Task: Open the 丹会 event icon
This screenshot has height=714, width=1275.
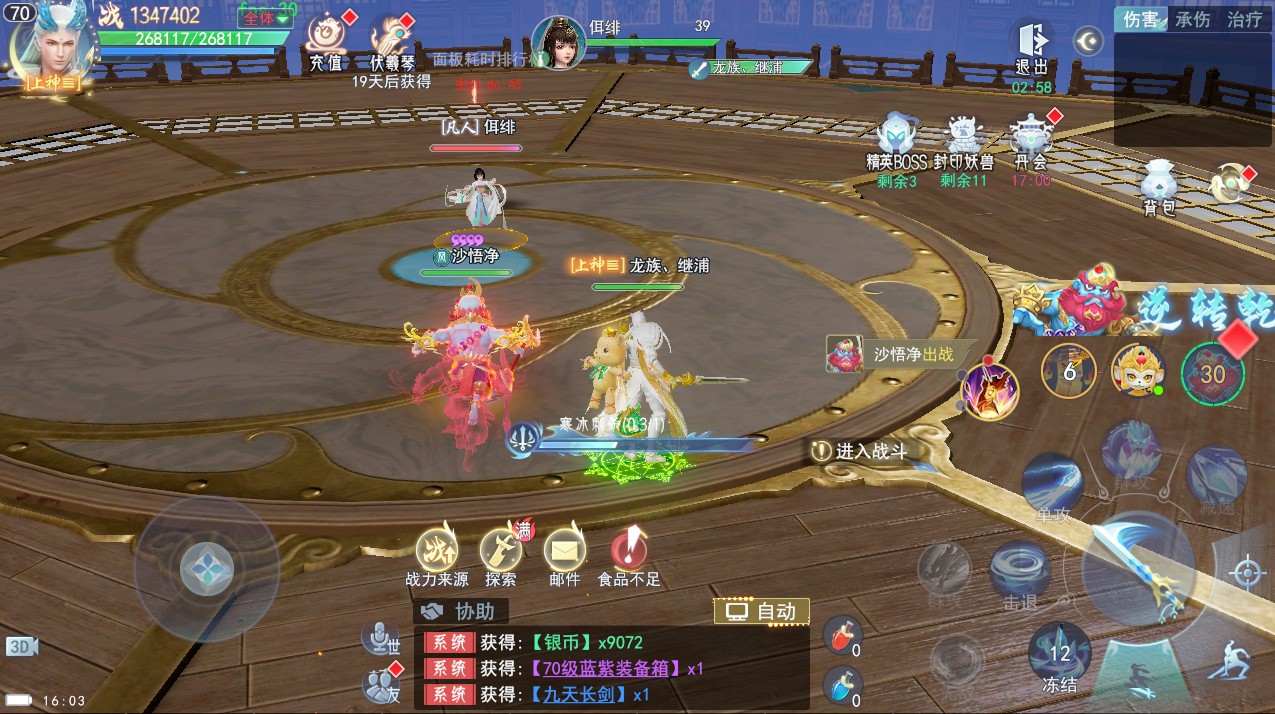Action: point(1030,138)
